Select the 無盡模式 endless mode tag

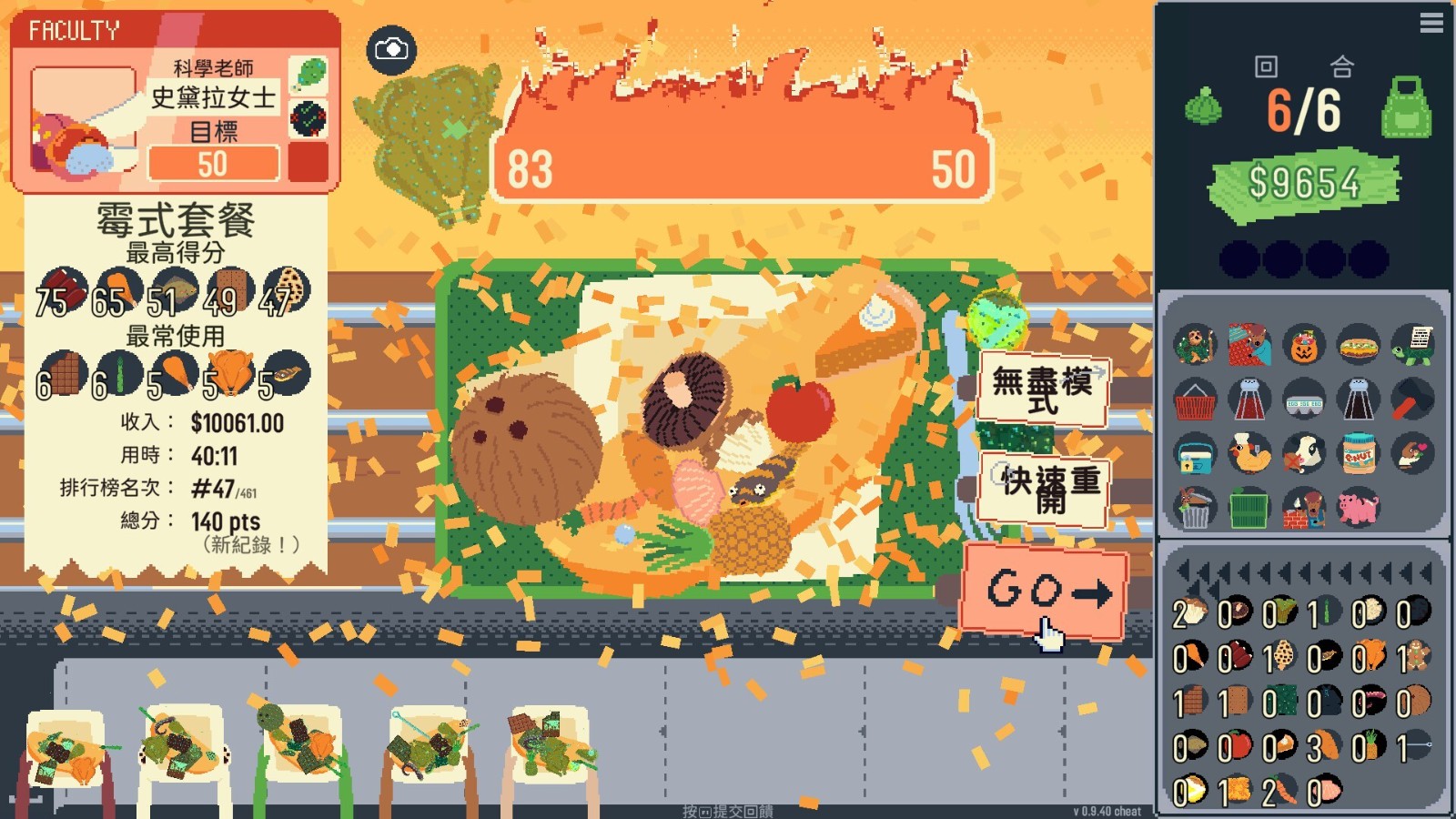point(1043,389)
